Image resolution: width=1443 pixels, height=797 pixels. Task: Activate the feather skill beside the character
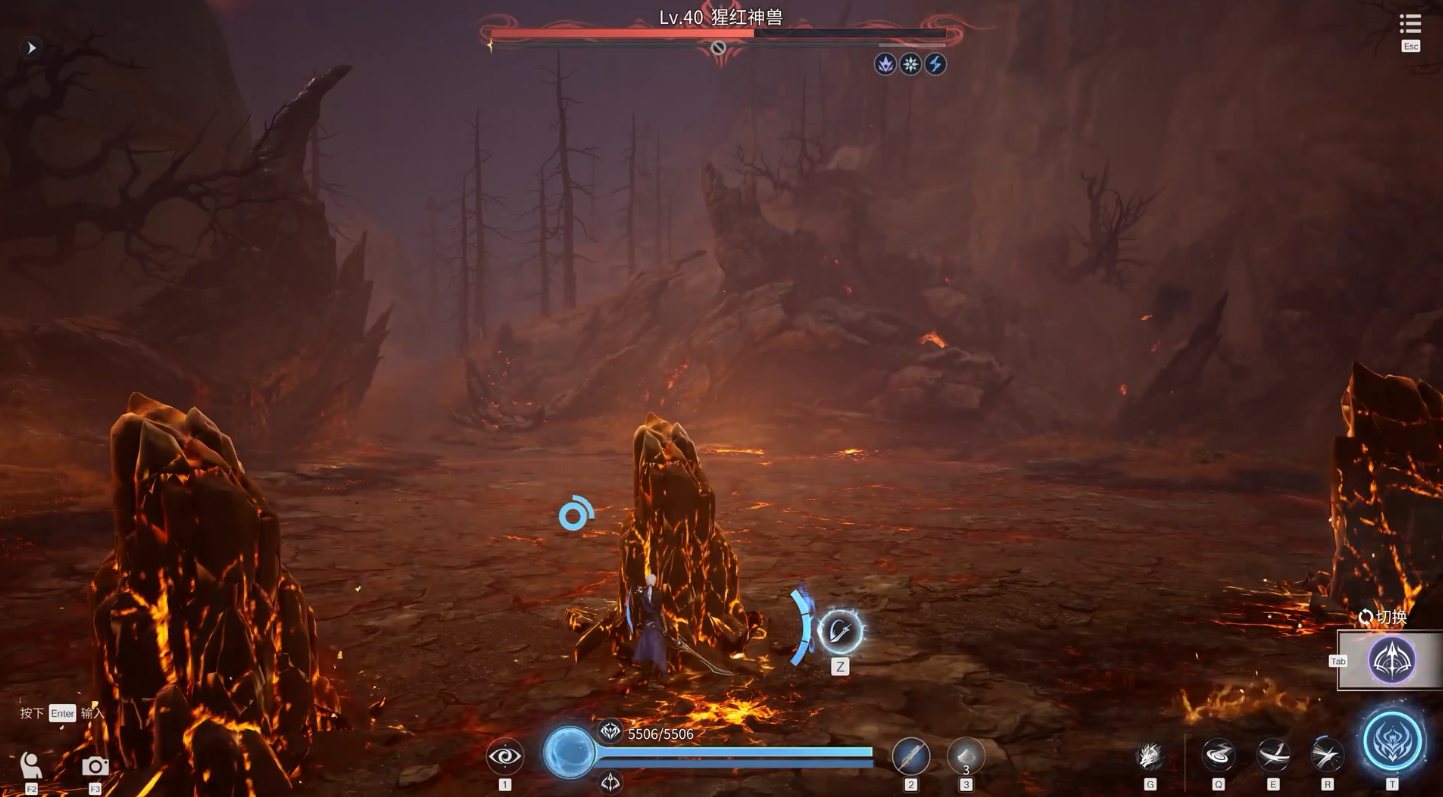click(840, 631)
